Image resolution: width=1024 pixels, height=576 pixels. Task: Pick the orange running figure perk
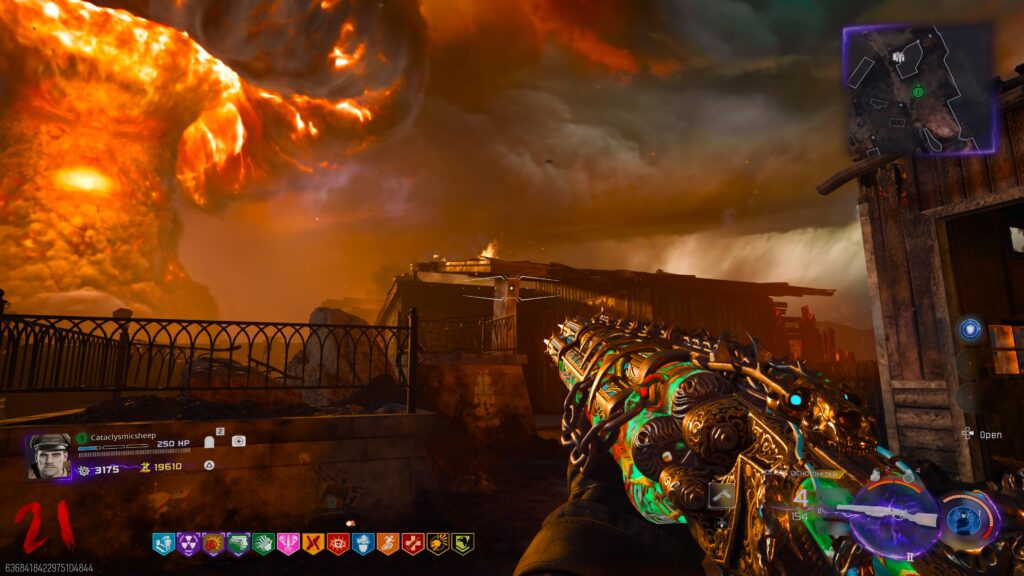388,543
